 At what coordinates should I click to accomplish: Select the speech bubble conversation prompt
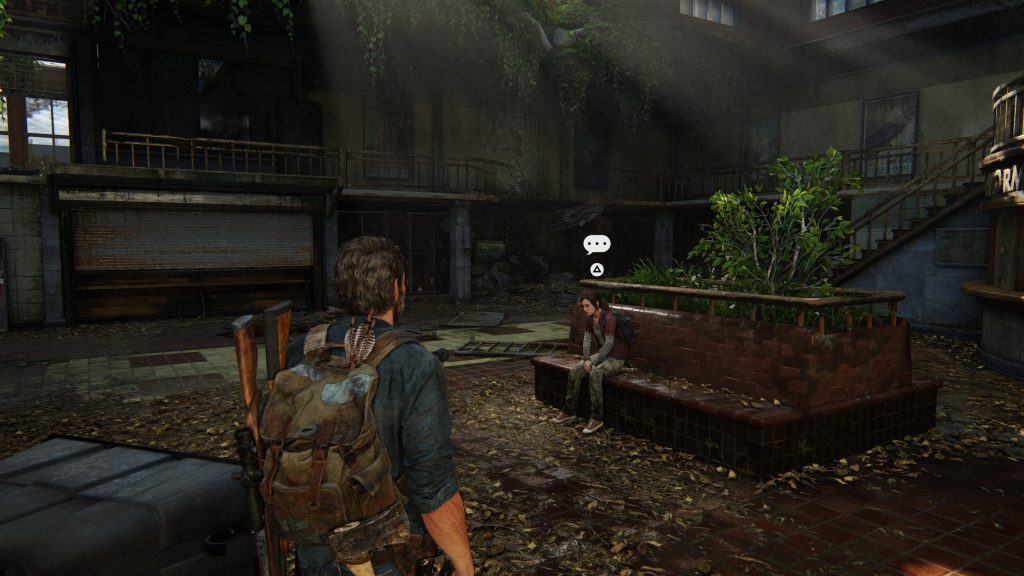pos(596,244)
